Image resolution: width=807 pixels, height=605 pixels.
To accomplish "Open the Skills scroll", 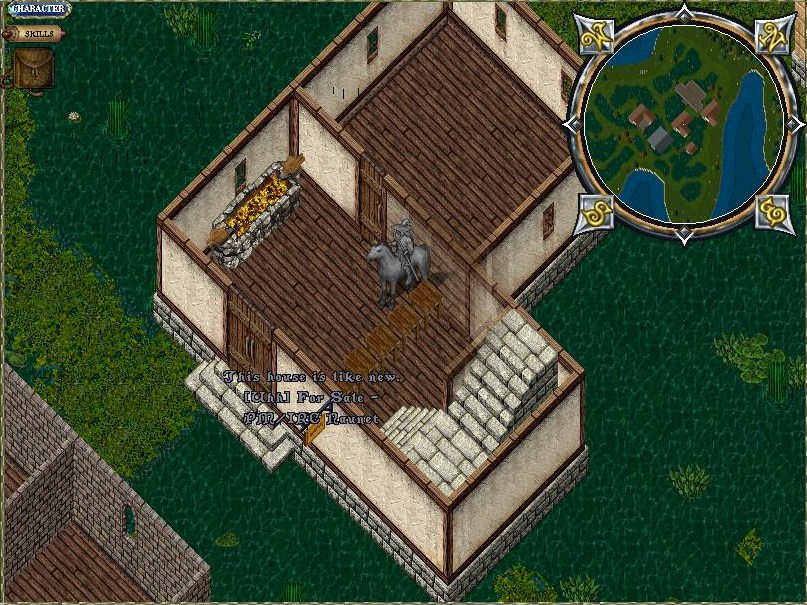I will tap(36, 33).
